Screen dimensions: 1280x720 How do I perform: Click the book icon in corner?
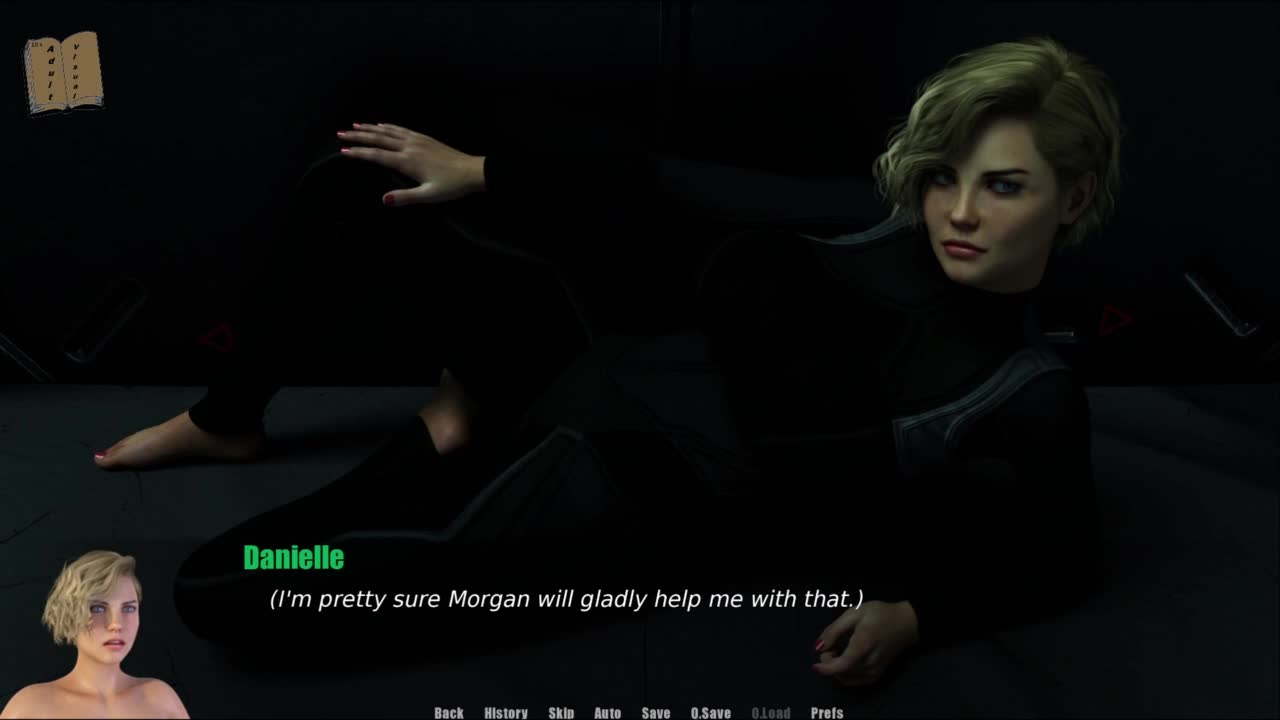point(64,72)
